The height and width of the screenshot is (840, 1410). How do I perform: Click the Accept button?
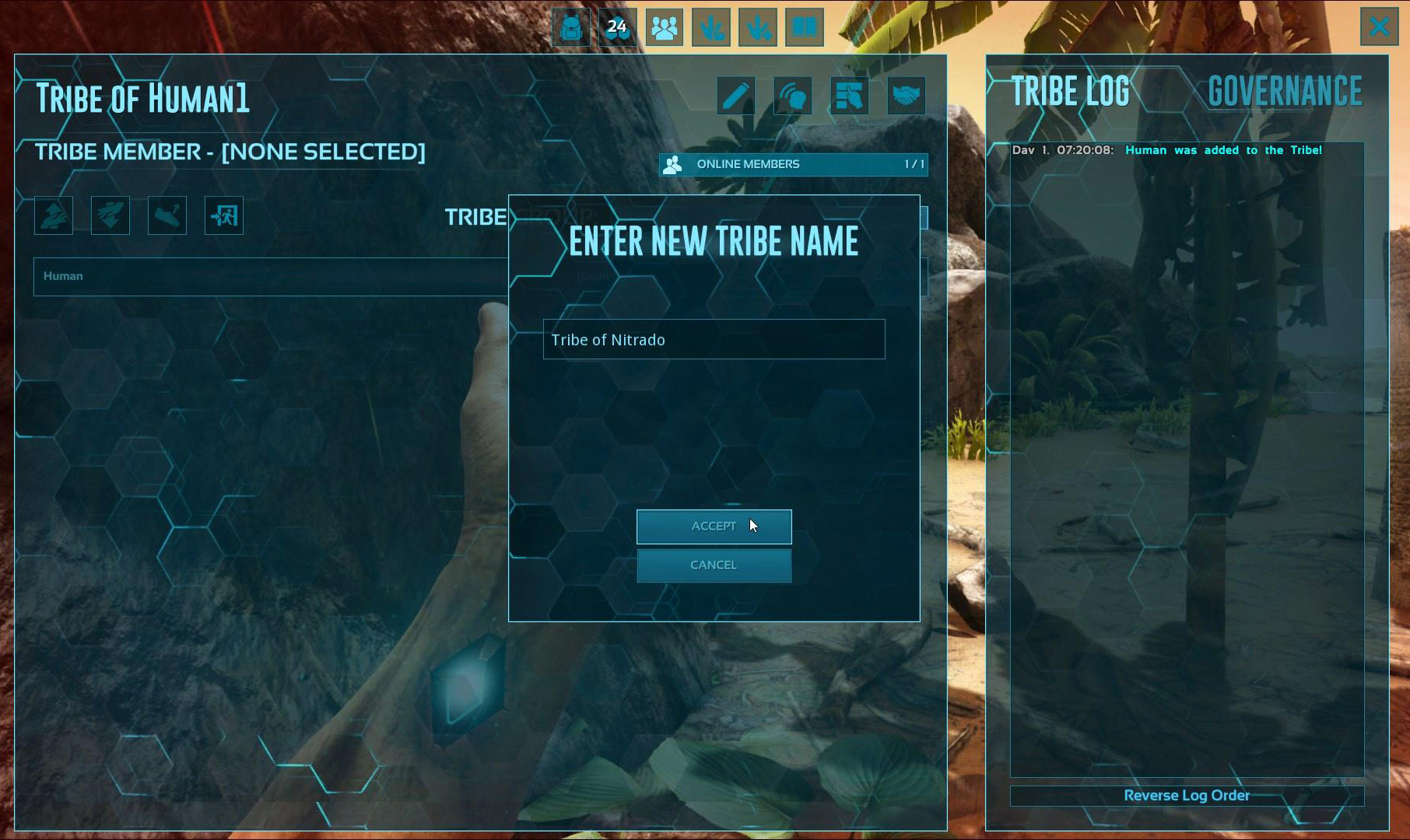tap(714, 526)
